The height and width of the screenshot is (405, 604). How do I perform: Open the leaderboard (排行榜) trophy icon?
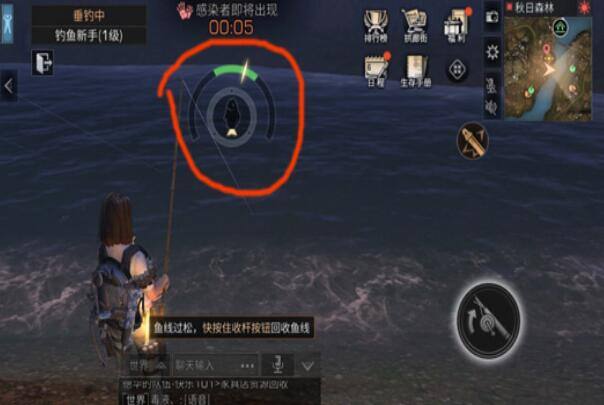pos(376,24)
